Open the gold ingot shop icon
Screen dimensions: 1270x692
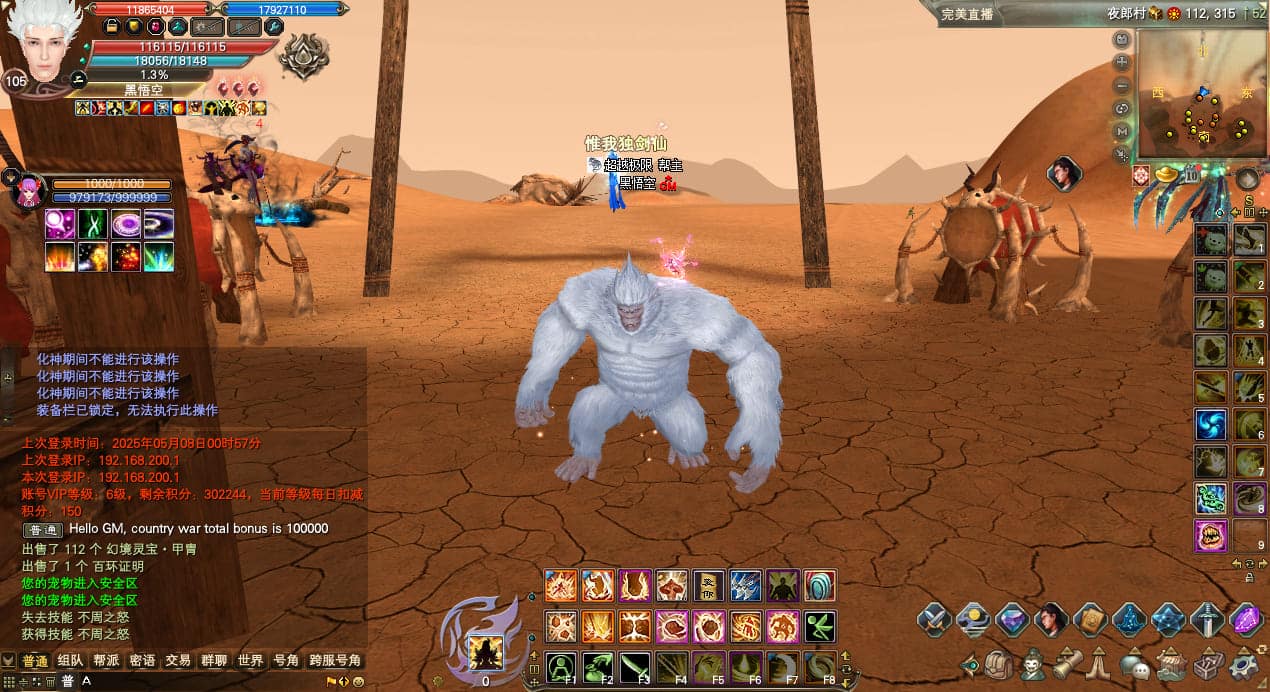1166,176
